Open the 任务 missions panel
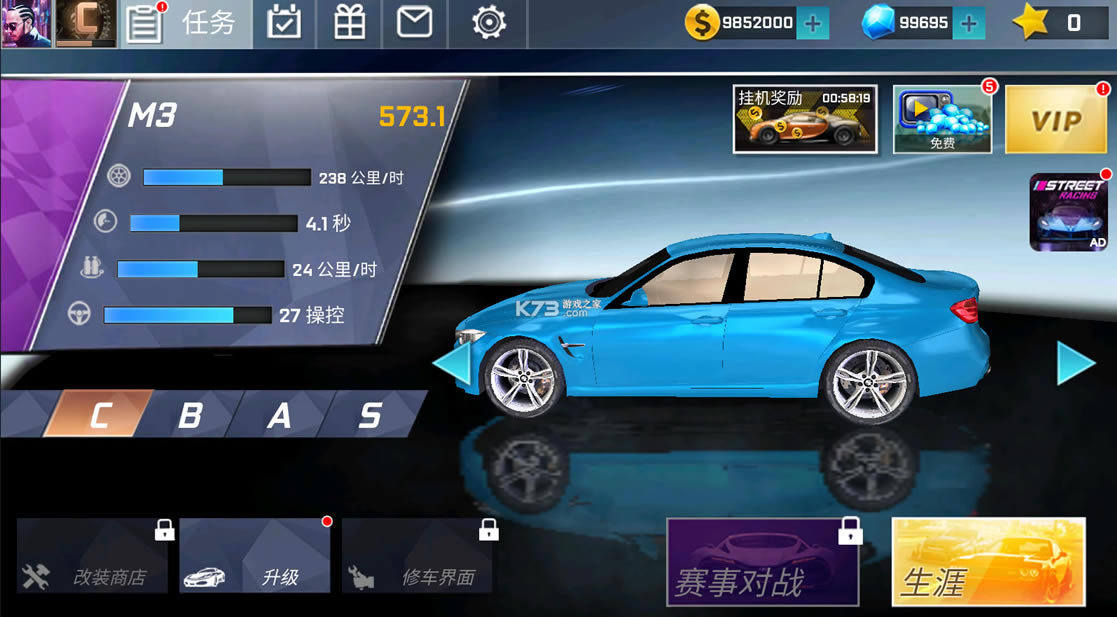Viewport: 1117px width, 617px height. tap(186, 24)
